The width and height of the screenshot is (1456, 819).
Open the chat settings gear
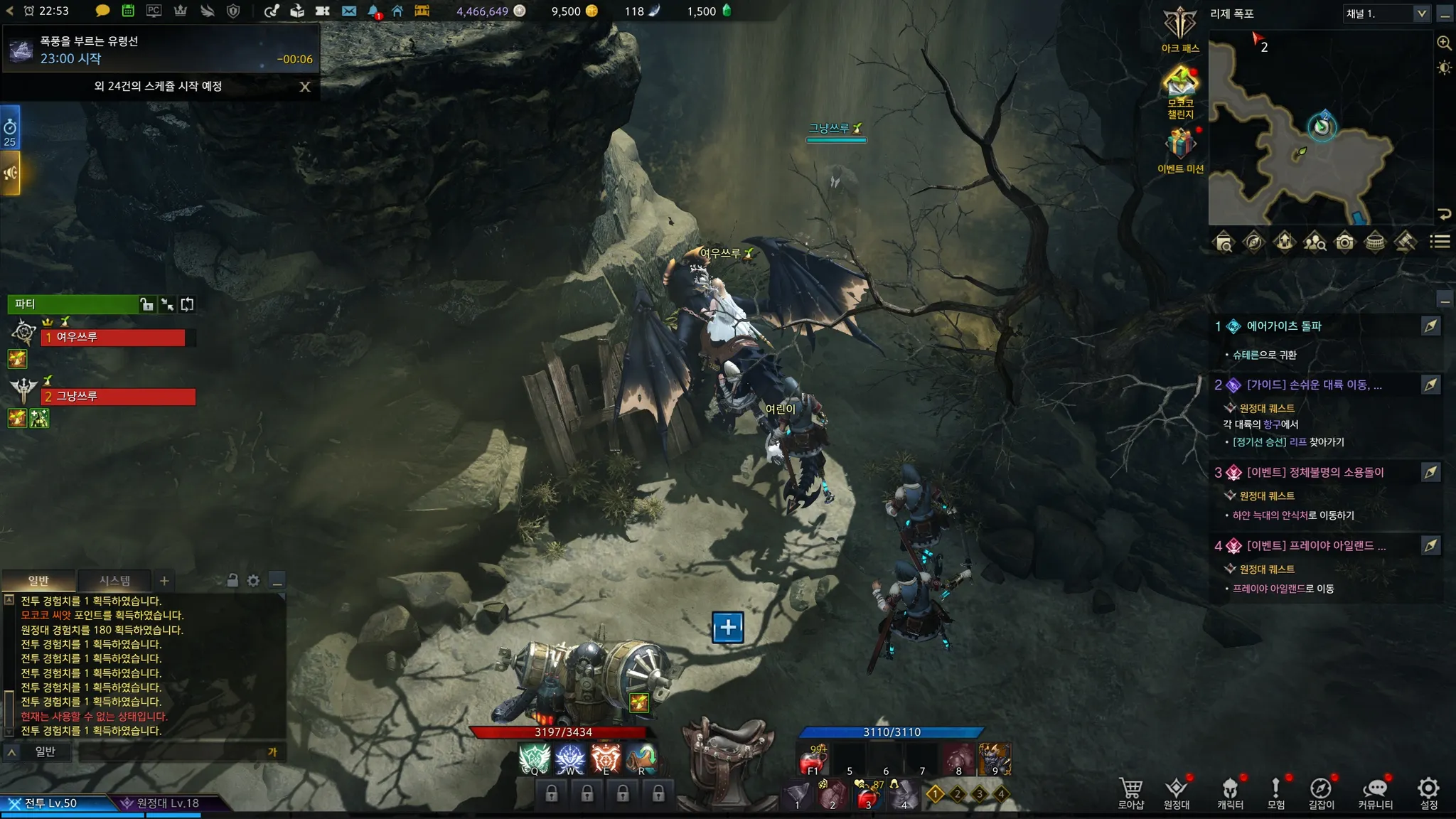click(x=254, y=581)
